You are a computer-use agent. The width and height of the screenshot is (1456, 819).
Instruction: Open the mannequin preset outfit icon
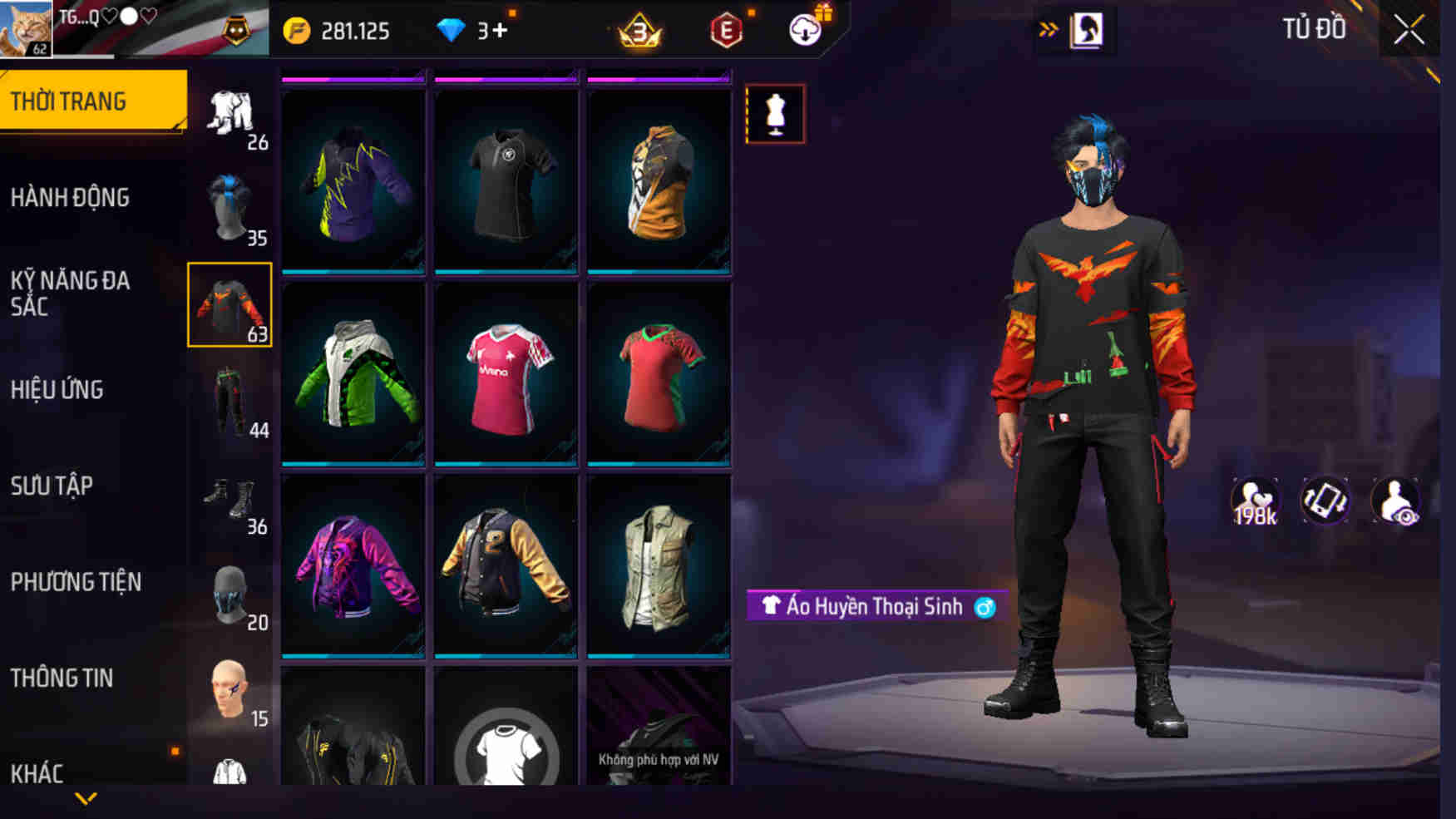(775, 114)
